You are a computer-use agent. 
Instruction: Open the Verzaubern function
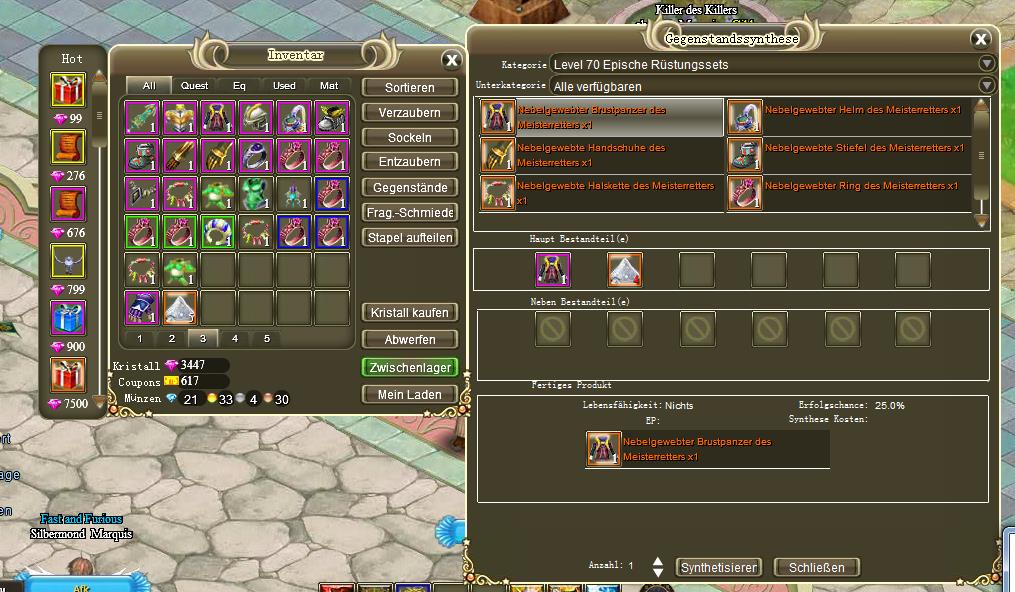tap(409, 113)
